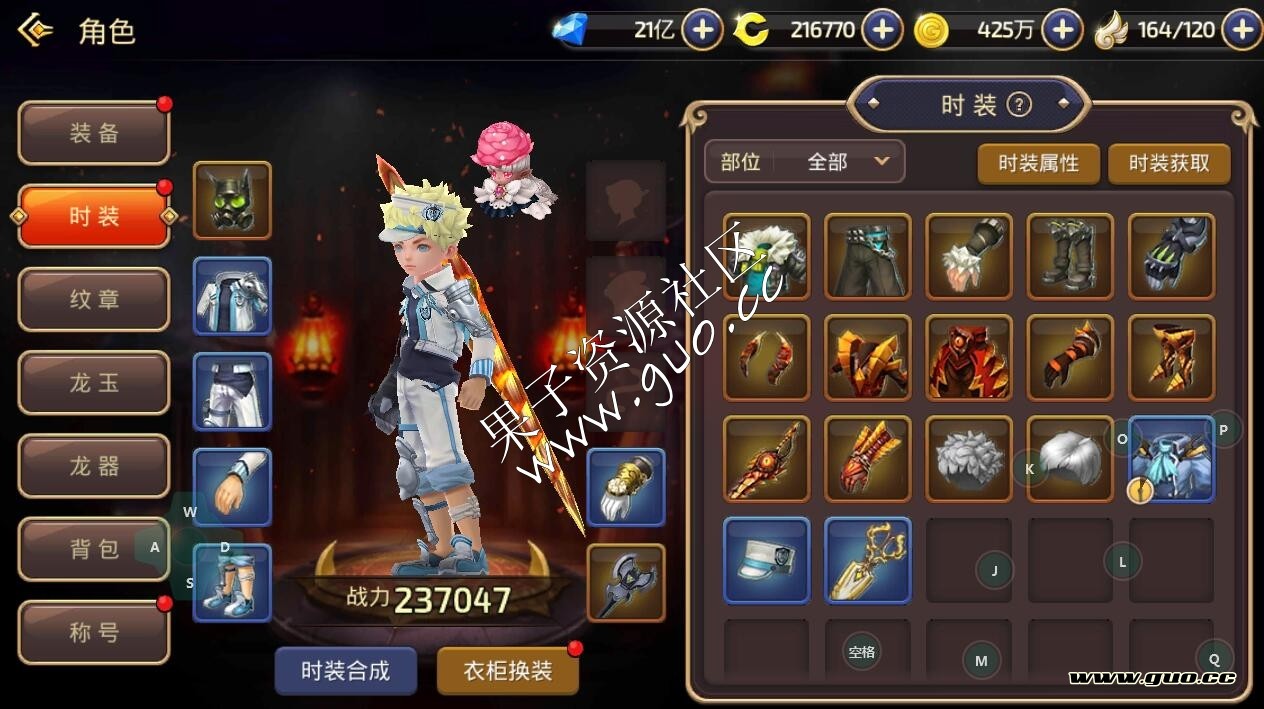Viewport: 1264px width, 709px height.
Task: Show 时装属性 costume attributes
Action: click(x=1038, y=163)
